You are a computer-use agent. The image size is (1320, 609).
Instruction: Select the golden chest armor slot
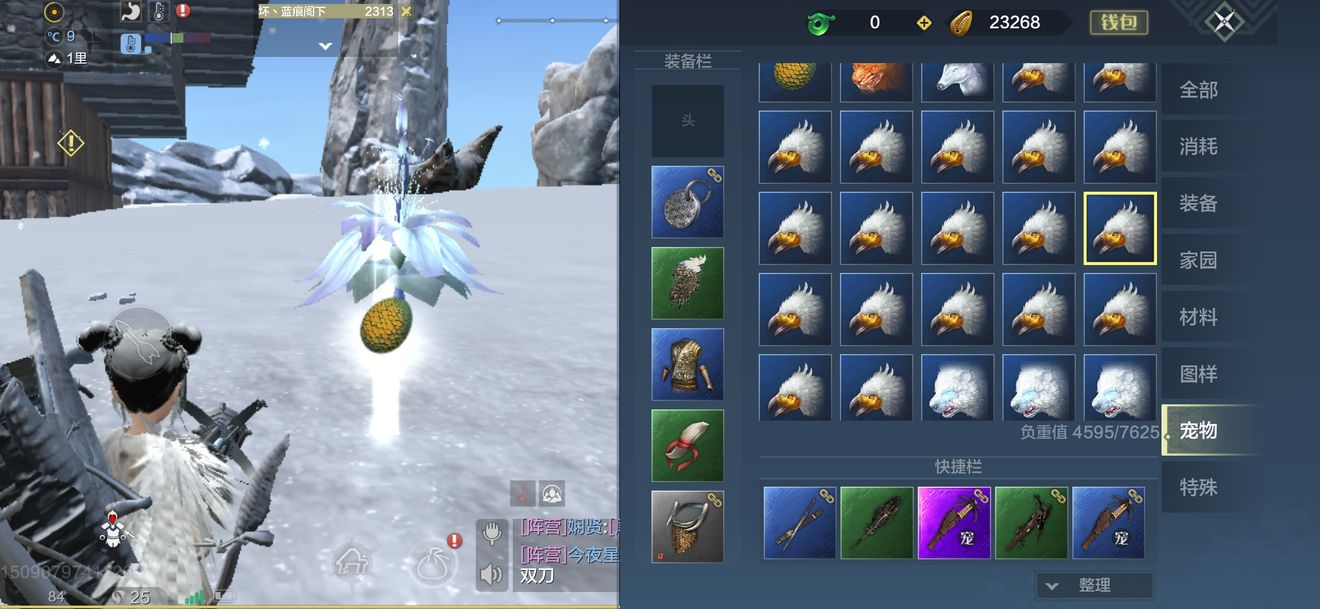pos(688,364)
